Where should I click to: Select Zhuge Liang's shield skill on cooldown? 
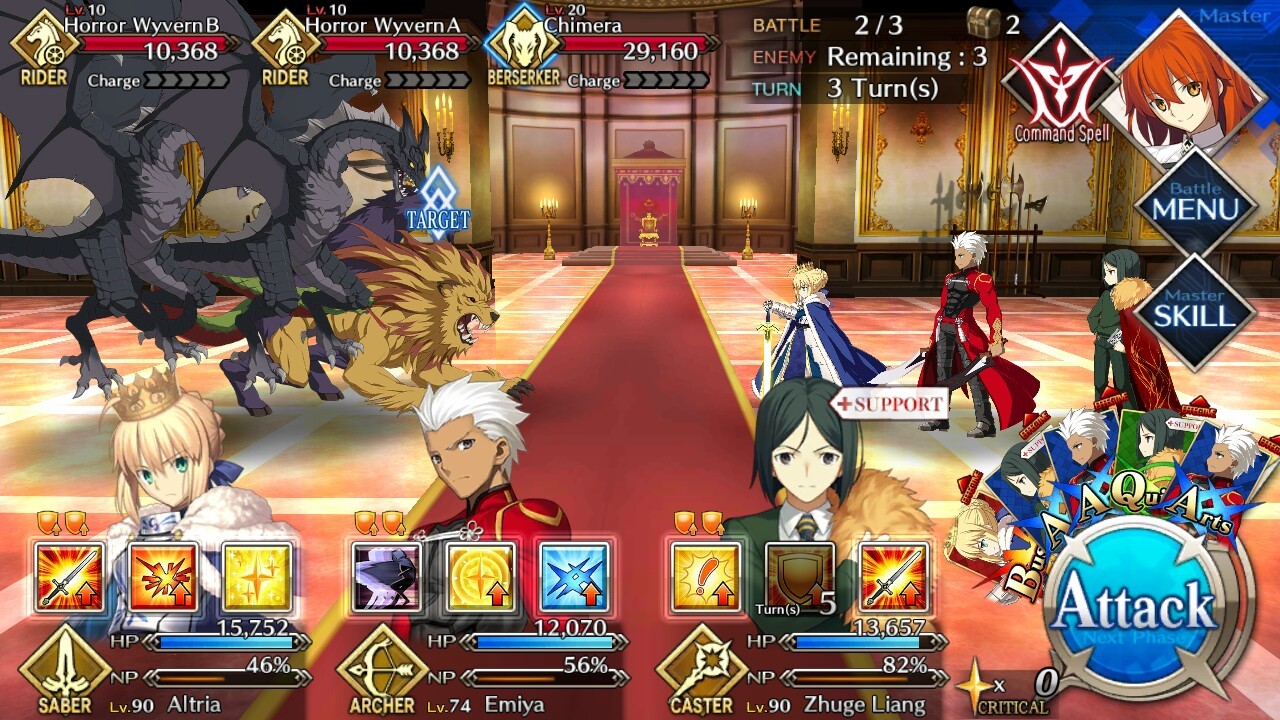[800, 577]
